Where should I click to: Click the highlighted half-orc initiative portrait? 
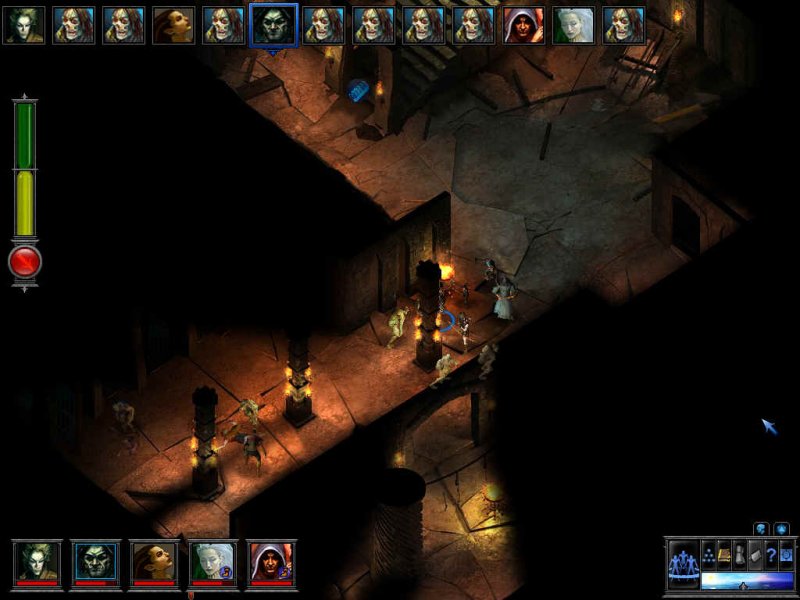273,25
